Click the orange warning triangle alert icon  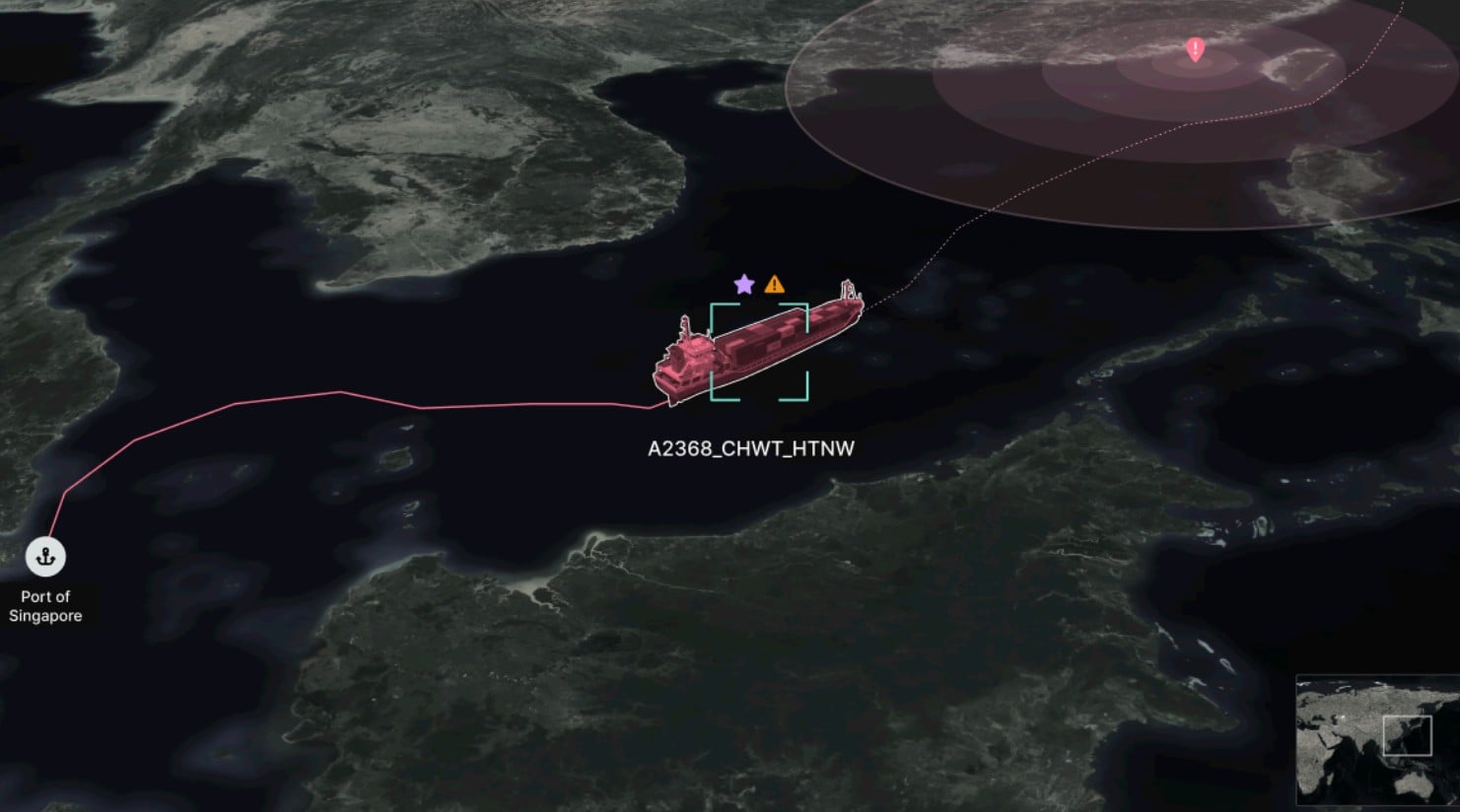click(775, 285)
